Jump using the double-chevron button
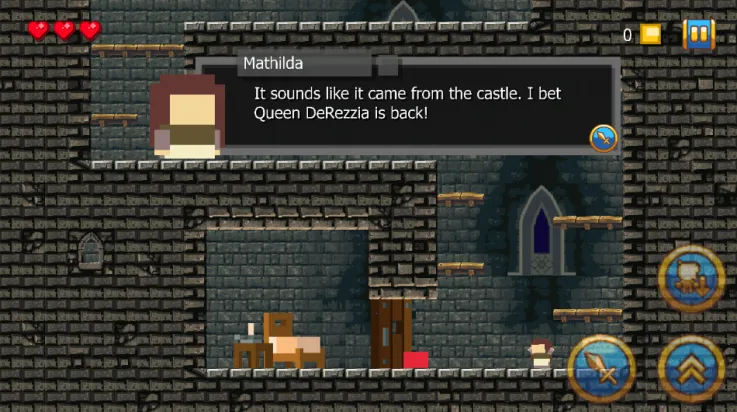 pyautogui.click(x=692, y=370)
